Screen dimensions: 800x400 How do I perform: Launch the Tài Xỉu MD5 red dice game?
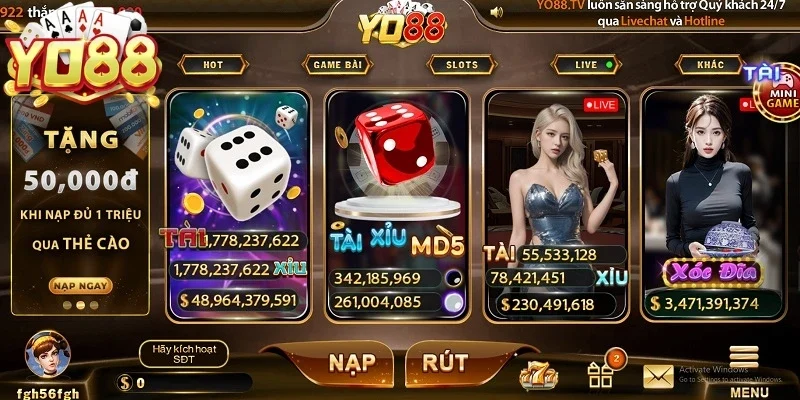[397, 200]
